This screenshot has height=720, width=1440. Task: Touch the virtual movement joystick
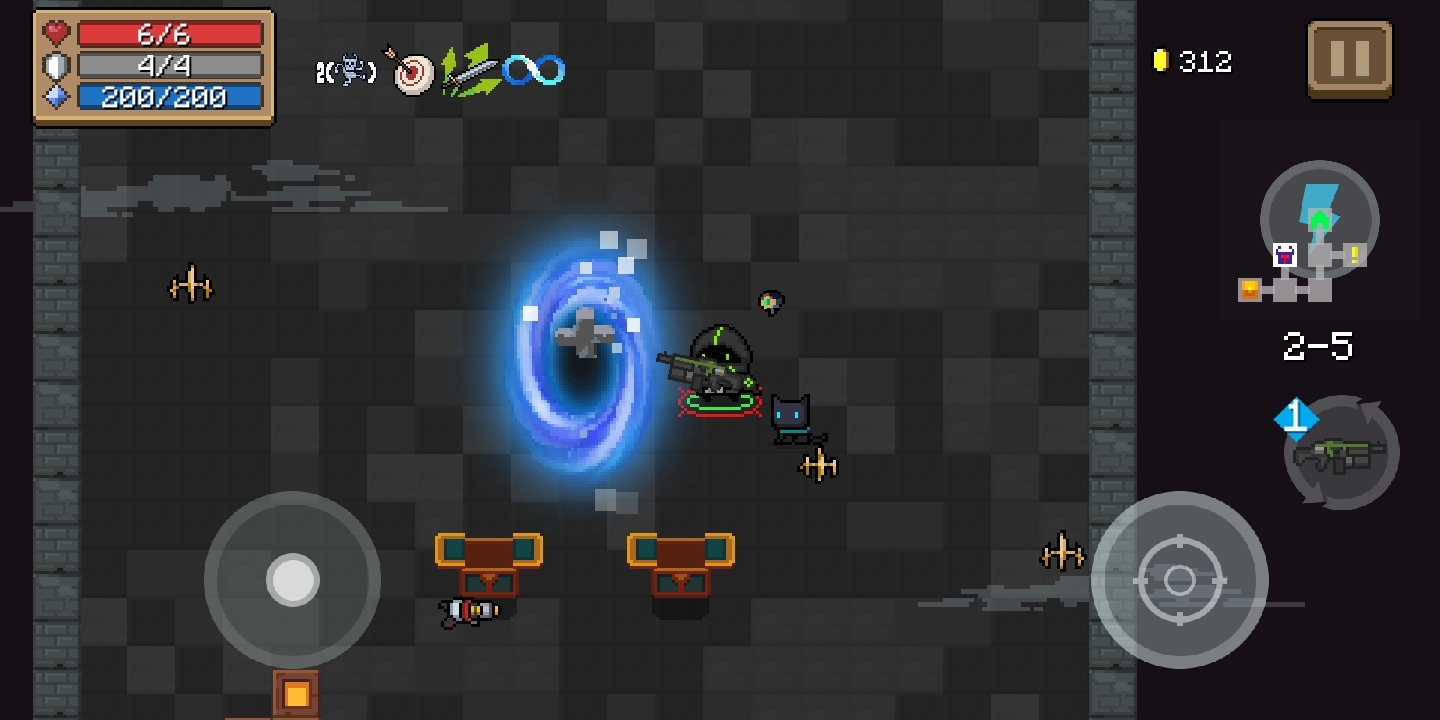click(x=292, y=579)
